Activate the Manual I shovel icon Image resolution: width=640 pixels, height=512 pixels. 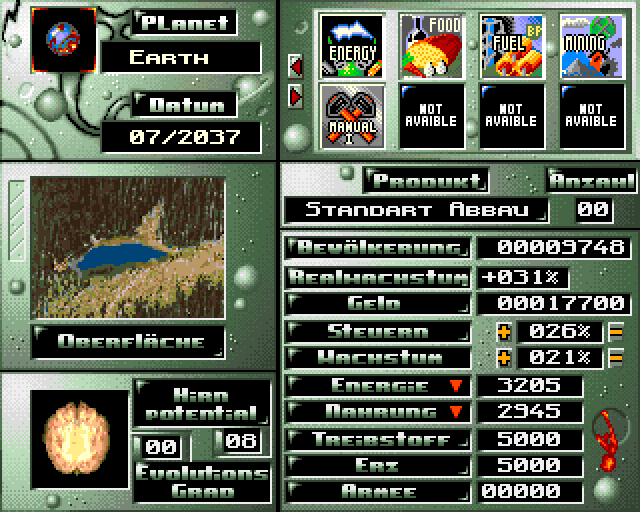[x=351, y=117]
